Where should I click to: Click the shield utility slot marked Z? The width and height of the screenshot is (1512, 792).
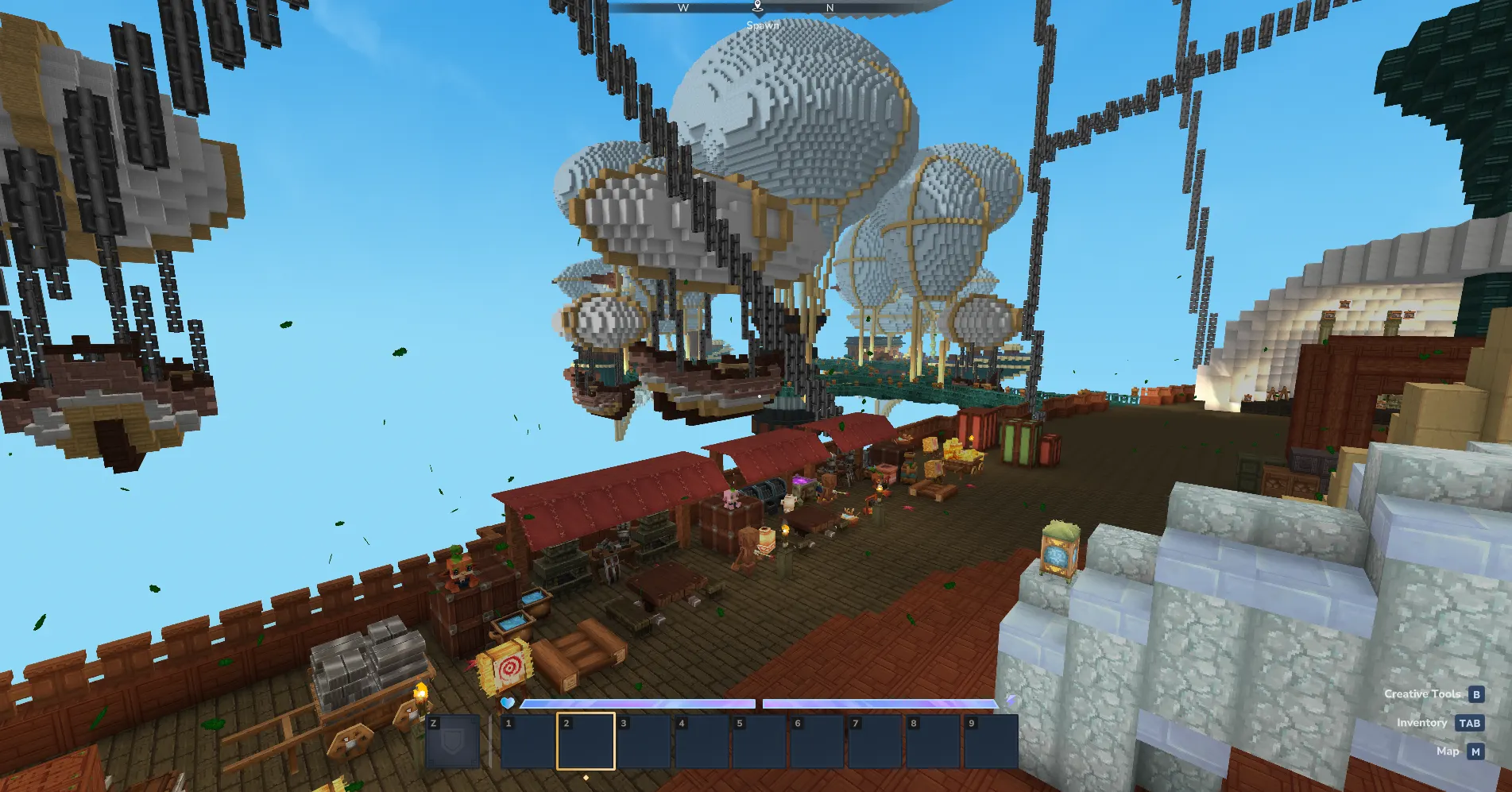453,742
